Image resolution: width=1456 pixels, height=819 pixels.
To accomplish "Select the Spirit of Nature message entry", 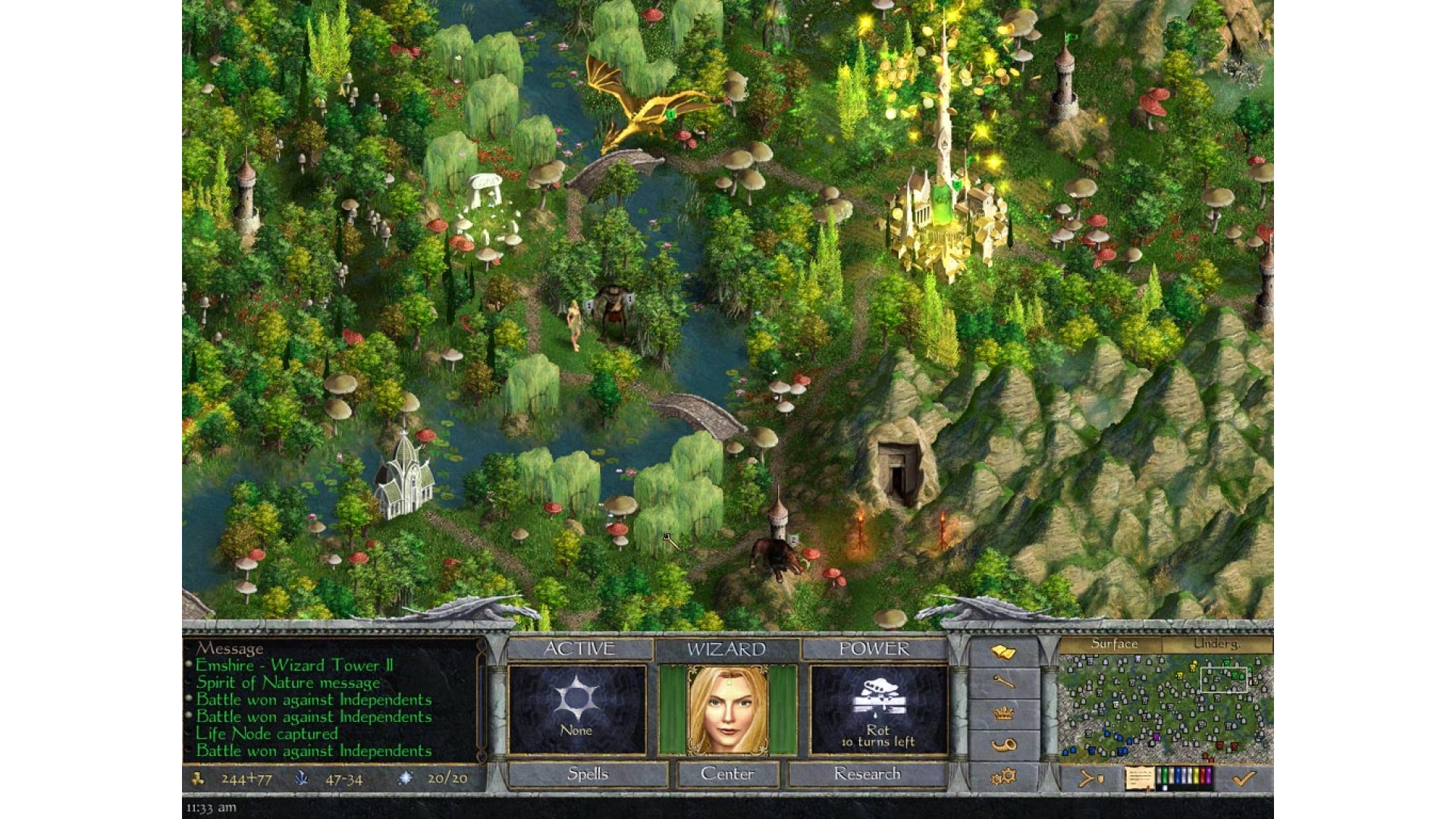I will [287, 682].
